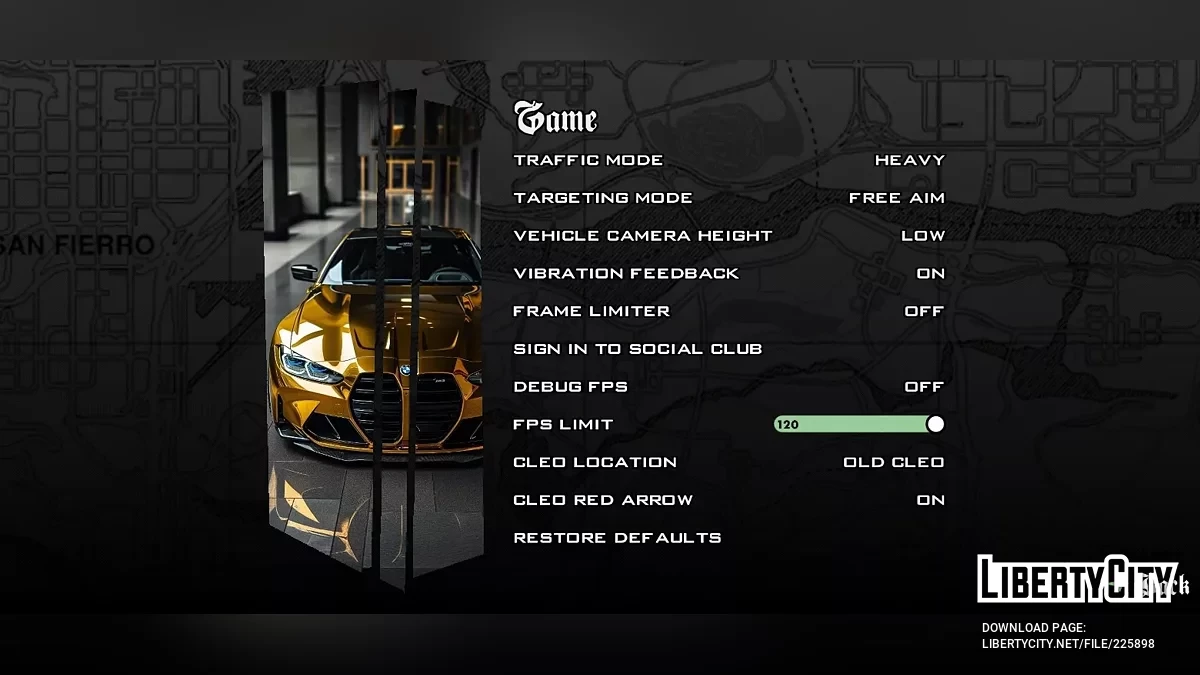
Task: Switch the Targeting Mode option
Action: (896, 198)
